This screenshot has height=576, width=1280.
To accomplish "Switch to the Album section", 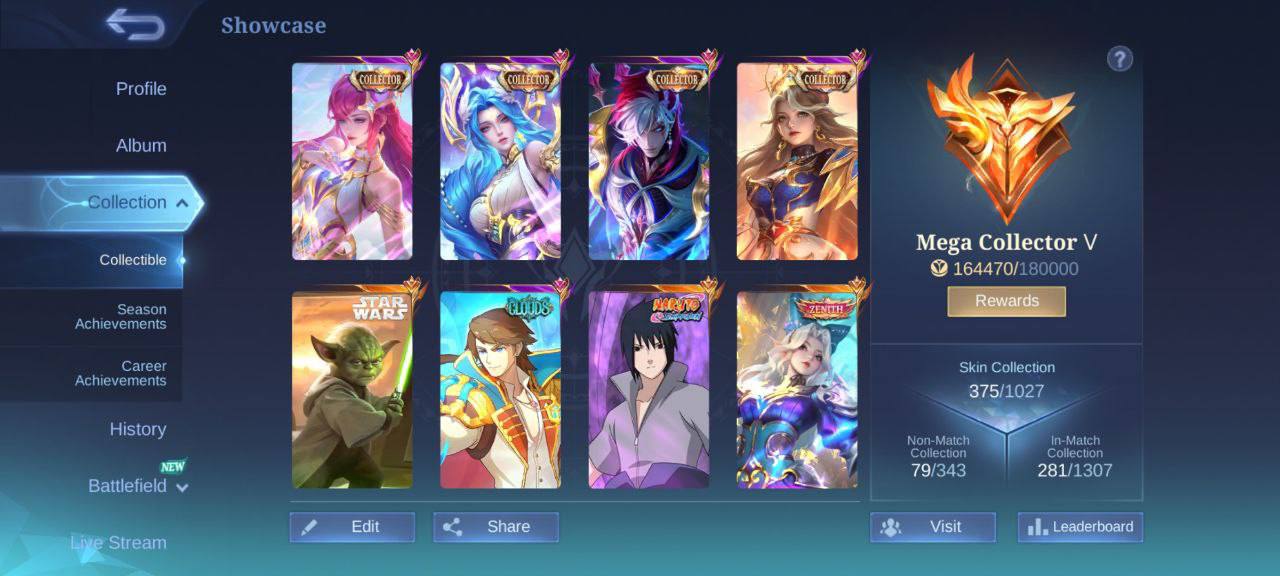I will [141, 146].
